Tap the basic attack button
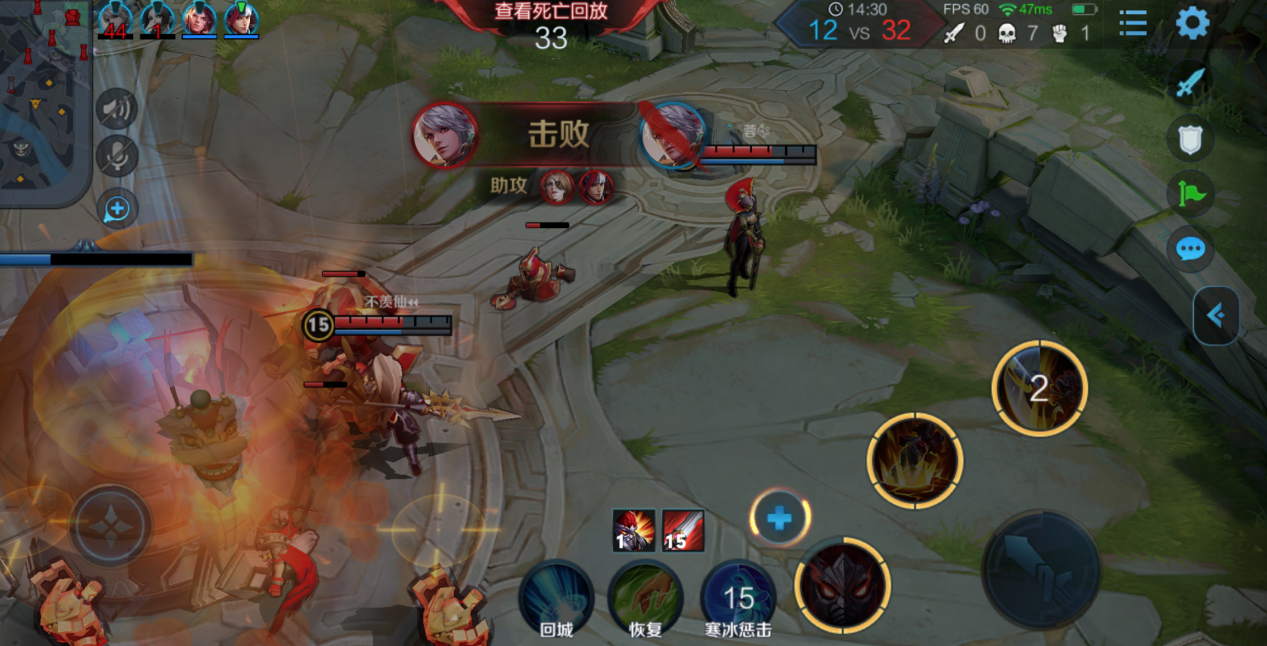Viewport: 1267px width, 646px height. (x=1040, y=570)
